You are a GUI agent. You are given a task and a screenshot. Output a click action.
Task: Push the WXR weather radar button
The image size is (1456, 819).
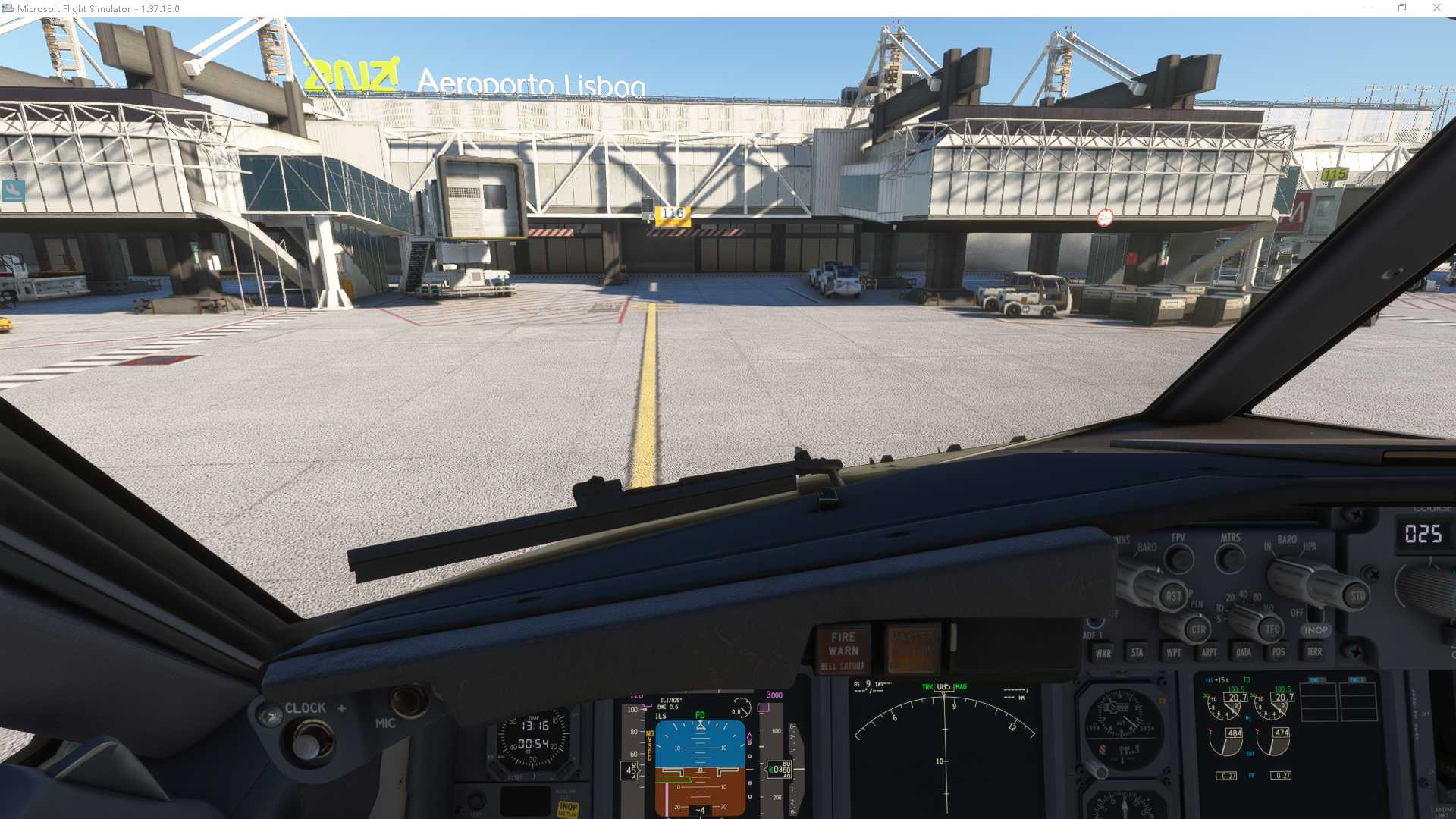1103,653
